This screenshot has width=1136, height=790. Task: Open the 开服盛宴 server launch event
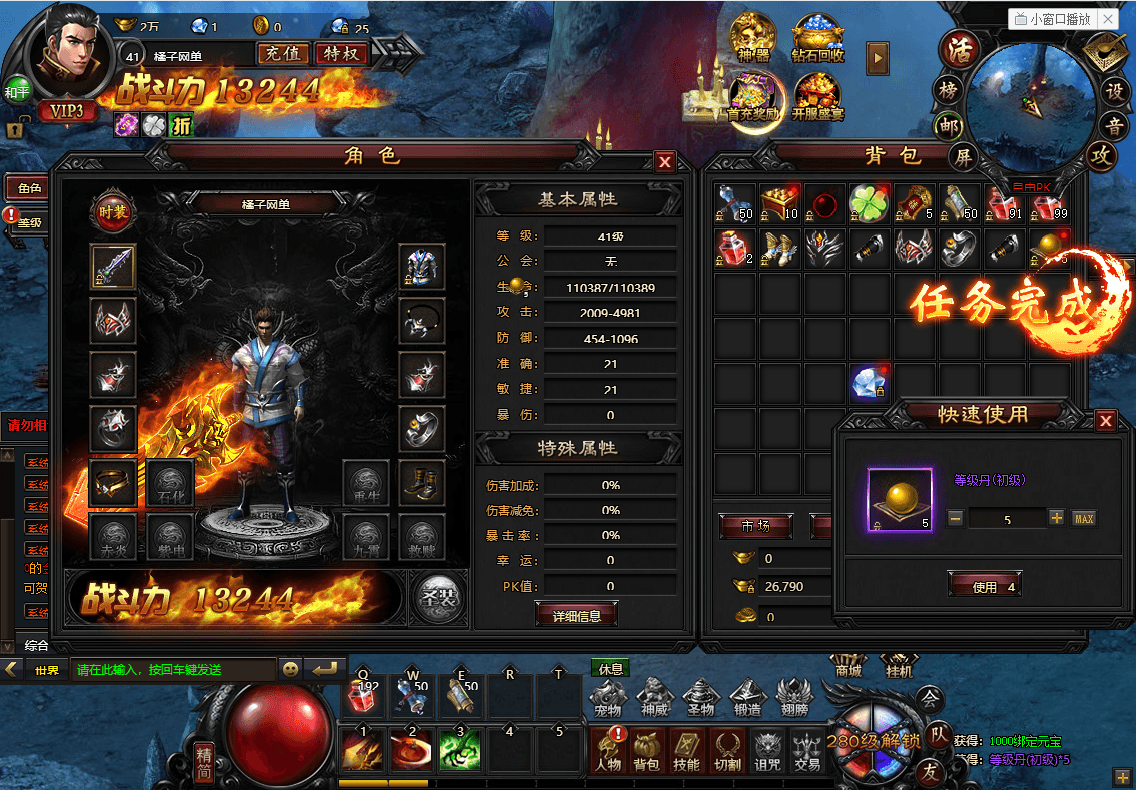click(x=818, y=98)
